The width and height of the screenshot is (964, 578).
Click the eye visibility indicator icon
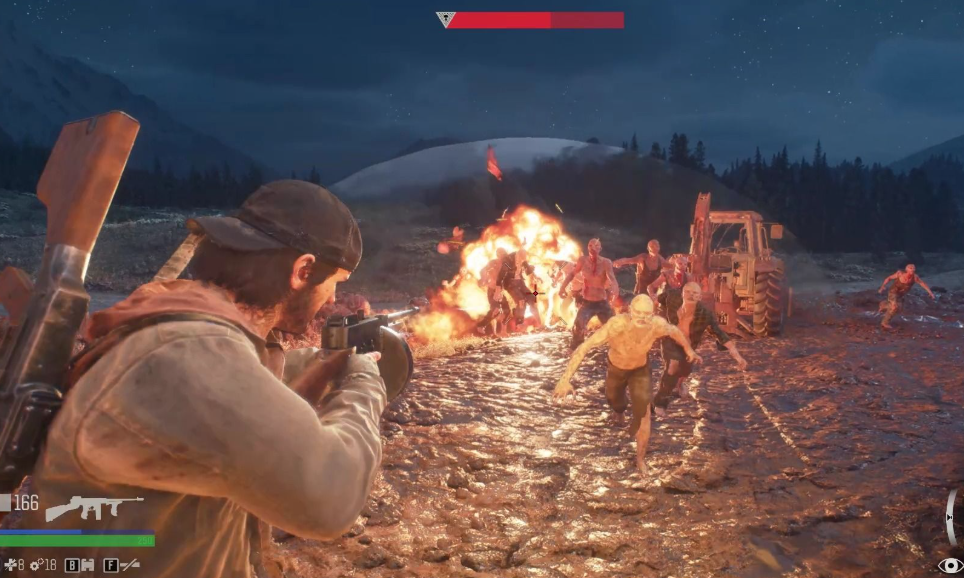coord(950,566)
